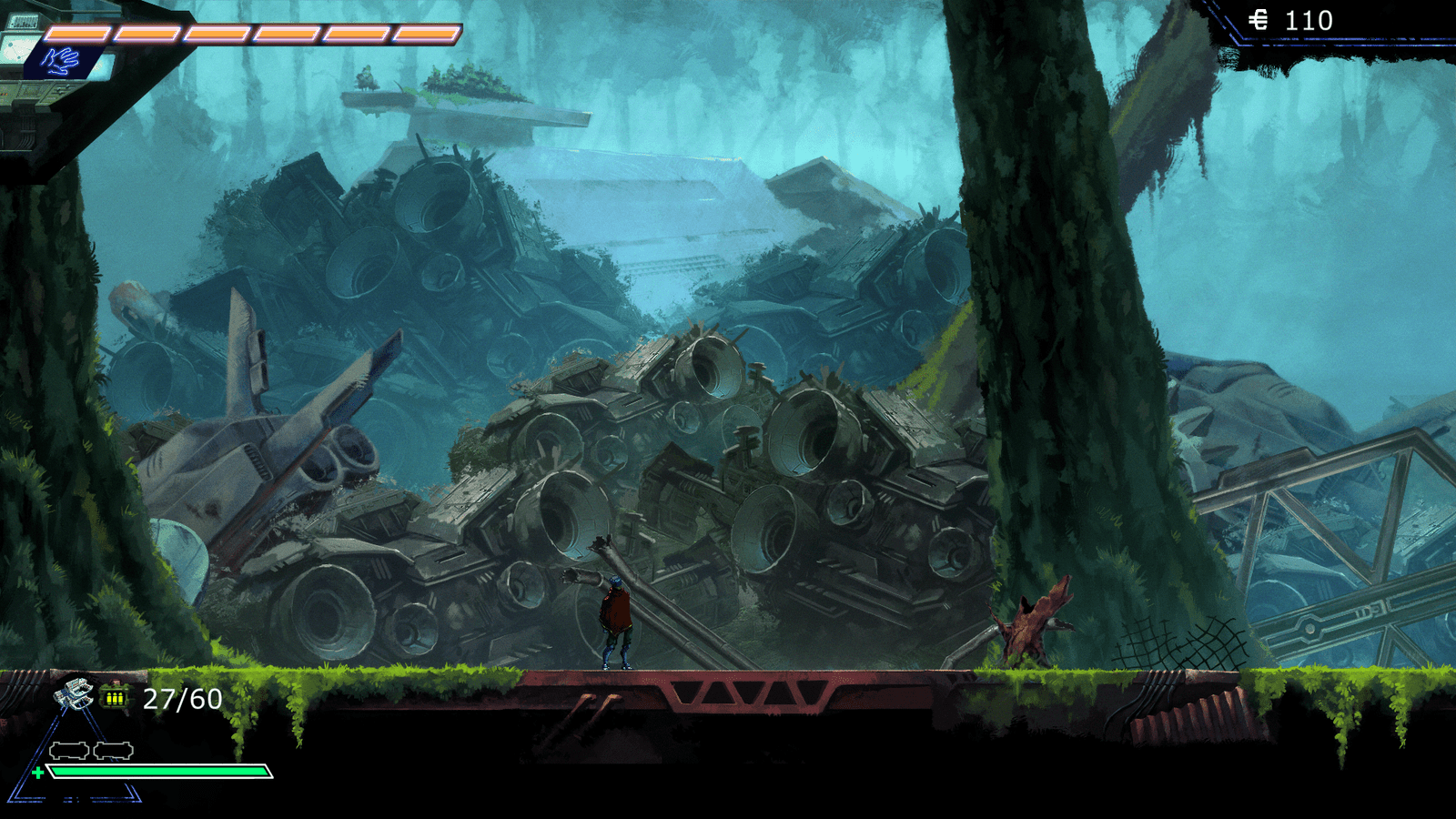Select the shotgun weapon icon near the ammo counter
Screen dimensions: 1456x819
point(73,693)
